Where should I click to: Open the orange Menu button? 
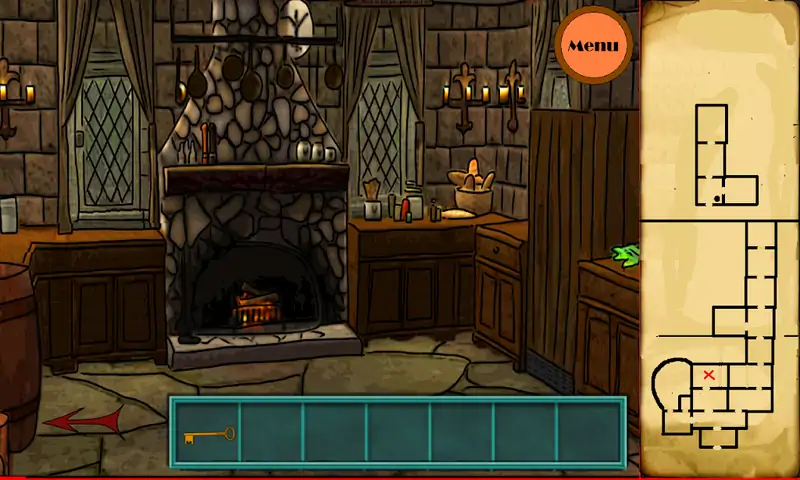tap(593, 45)
